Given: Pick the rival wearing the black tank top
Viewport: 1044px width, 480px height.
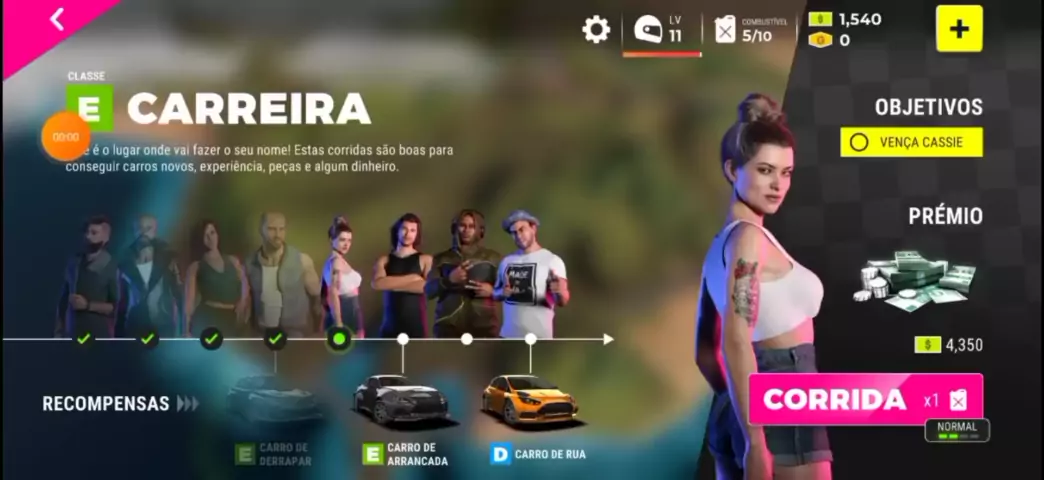Looking at the screenshot, I should [404, 275].
